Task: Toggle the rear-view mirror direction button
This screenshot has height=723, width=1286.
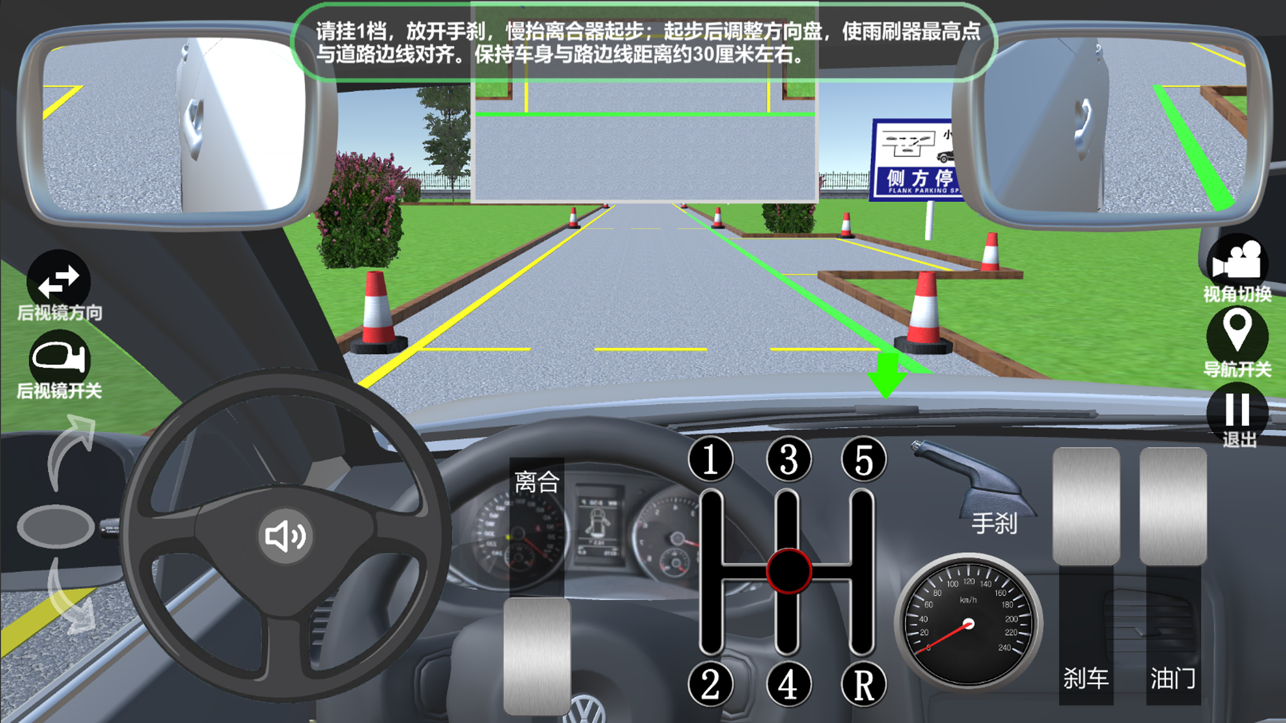Action: coord(58,281)
